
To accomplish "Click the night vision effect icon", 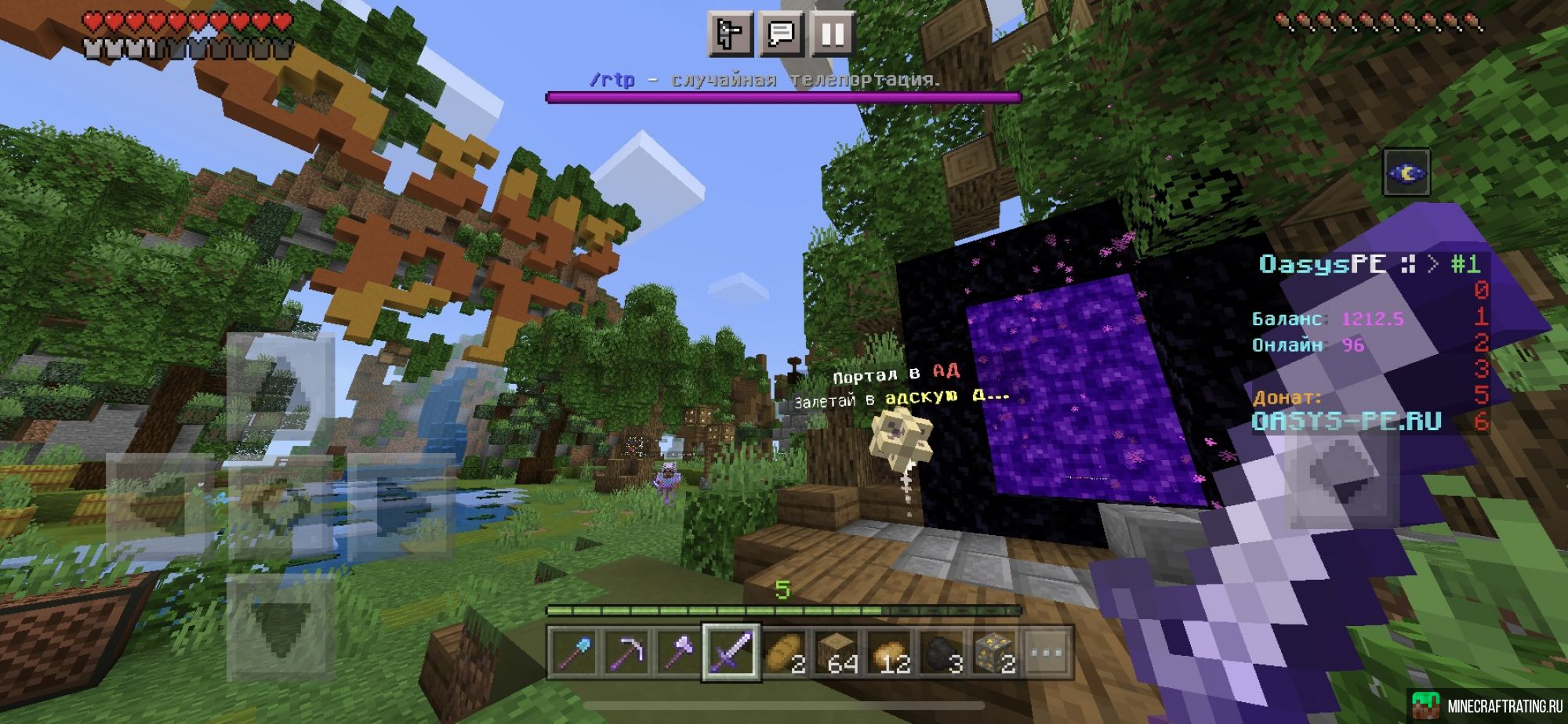I will (1406, 172).
